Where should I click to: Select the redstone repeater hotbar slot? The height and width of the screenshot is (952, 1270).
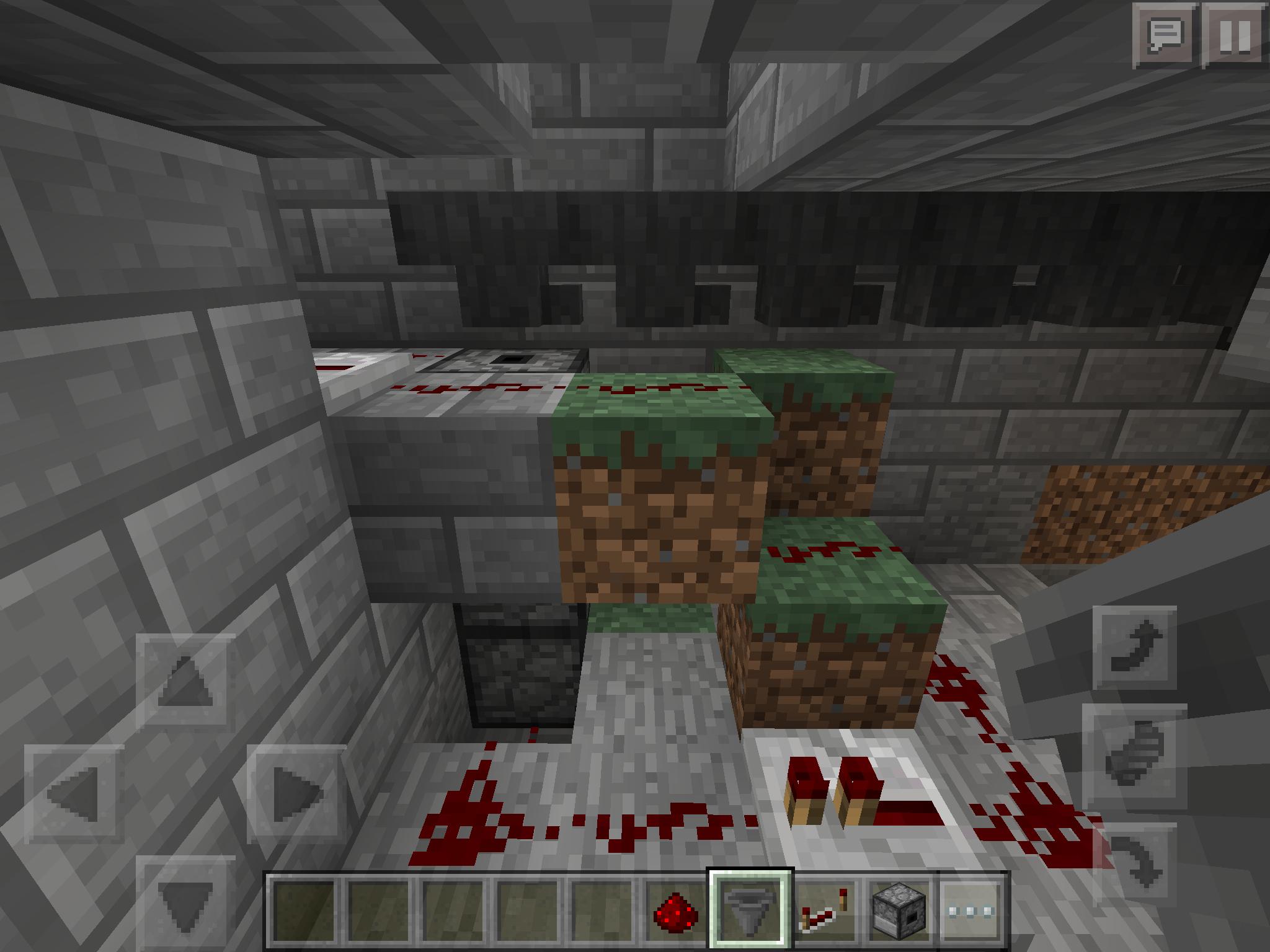(823, 915)
